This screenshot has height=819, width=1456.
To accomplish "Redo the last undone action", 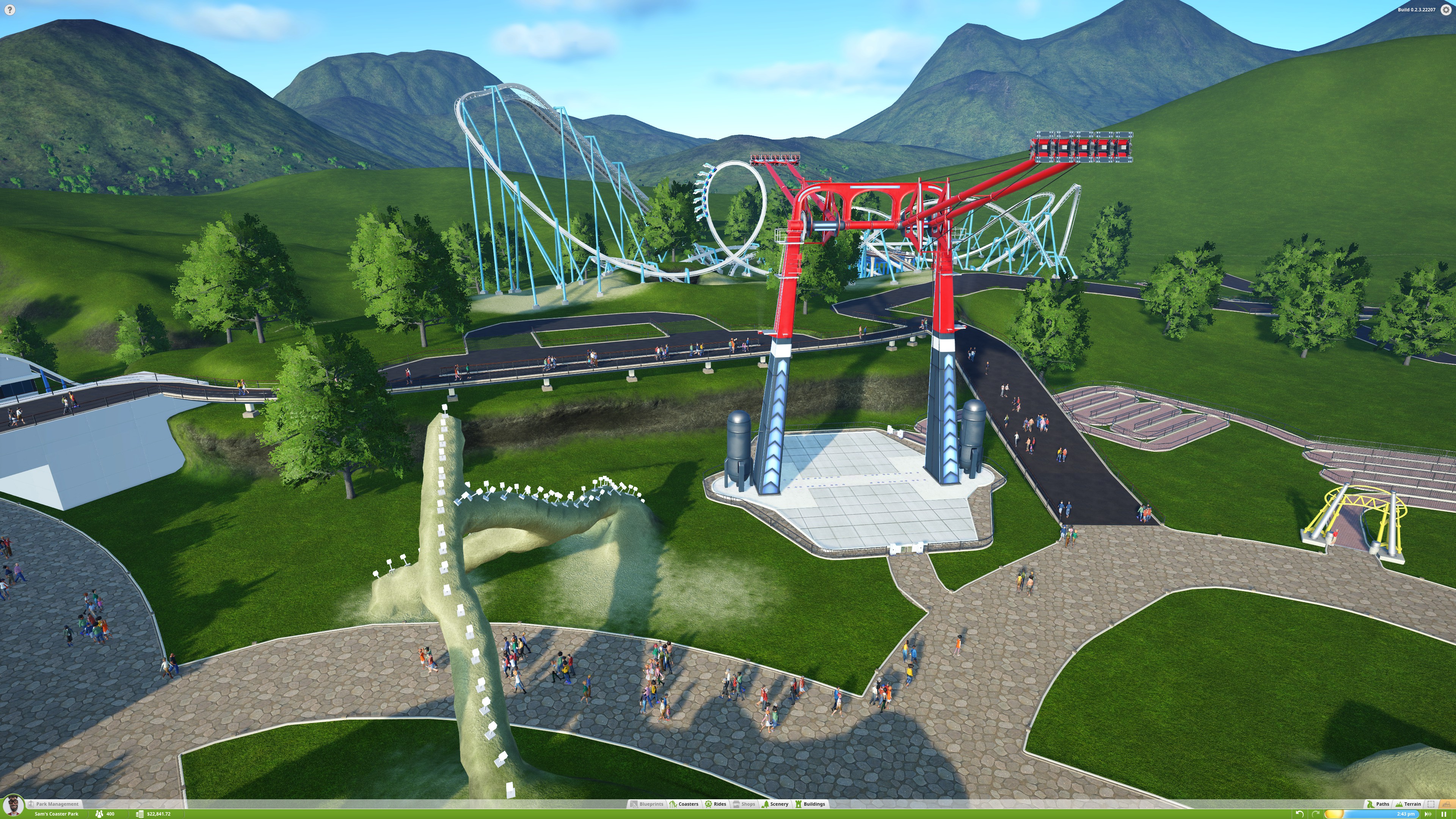I will click(1315, 814).
